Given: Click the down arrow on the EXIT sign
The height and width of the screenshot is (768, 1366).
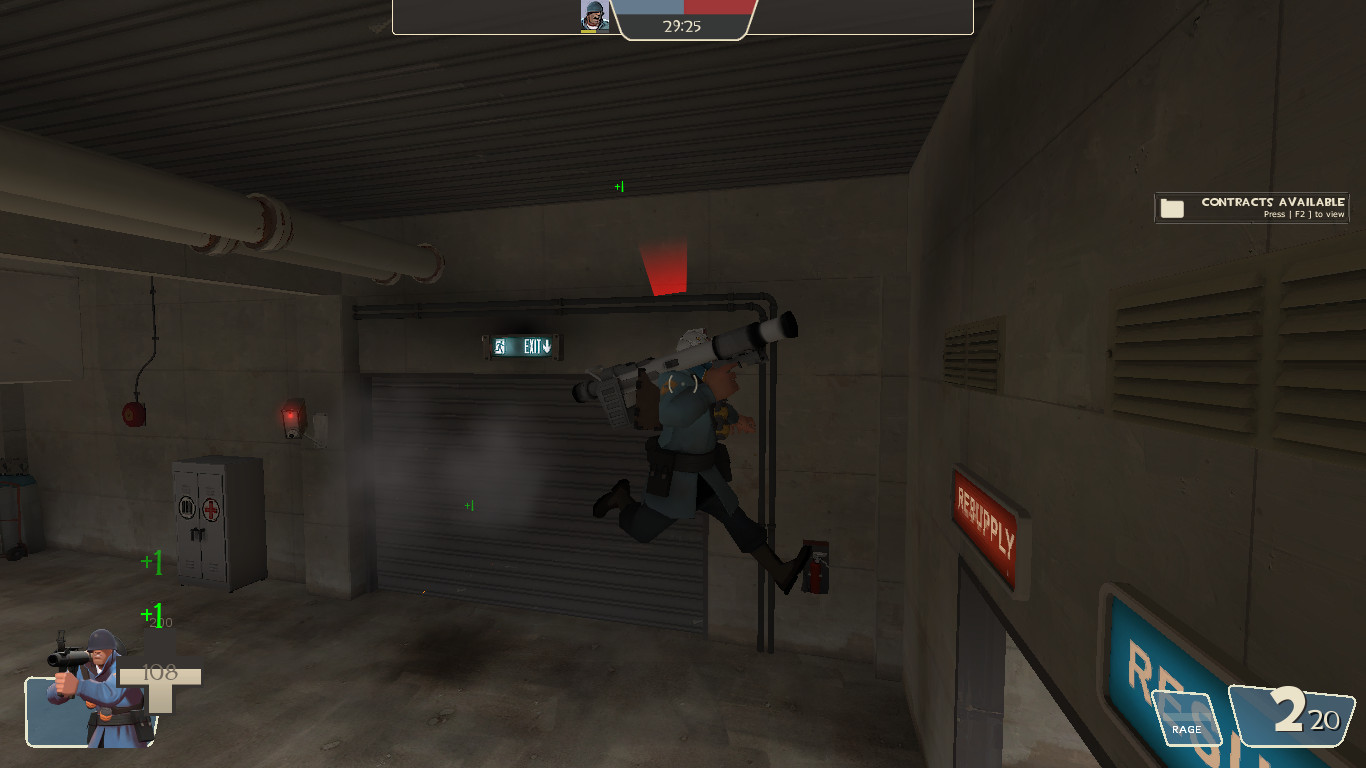Looking at the screenshot, I should [x=548, y=346].
